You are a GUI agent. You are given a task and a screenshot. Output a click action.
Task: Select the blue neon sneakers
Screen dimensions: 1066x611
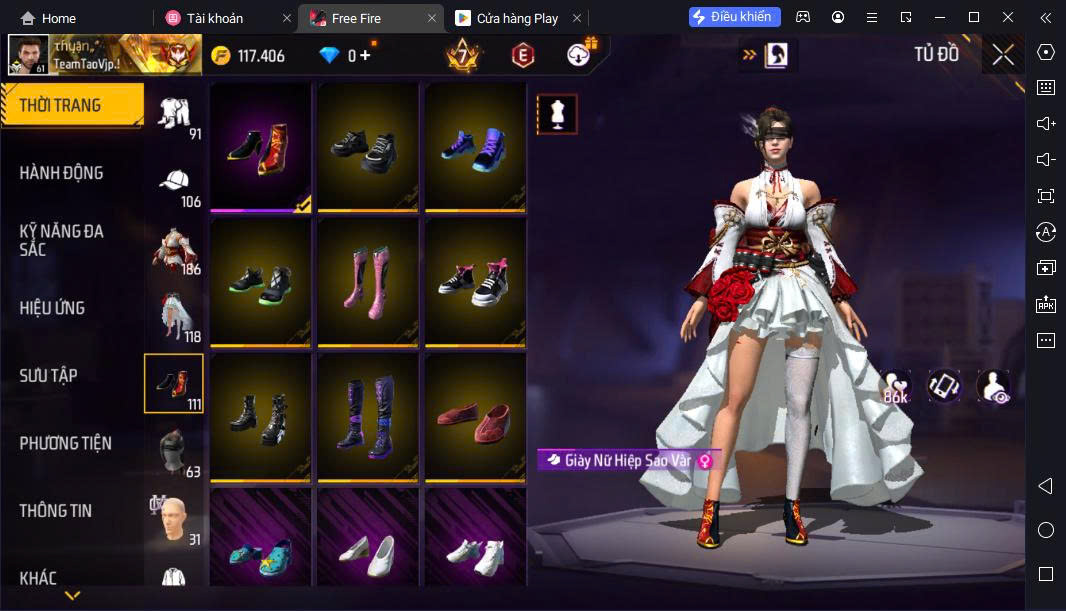[x=475, y=145]
